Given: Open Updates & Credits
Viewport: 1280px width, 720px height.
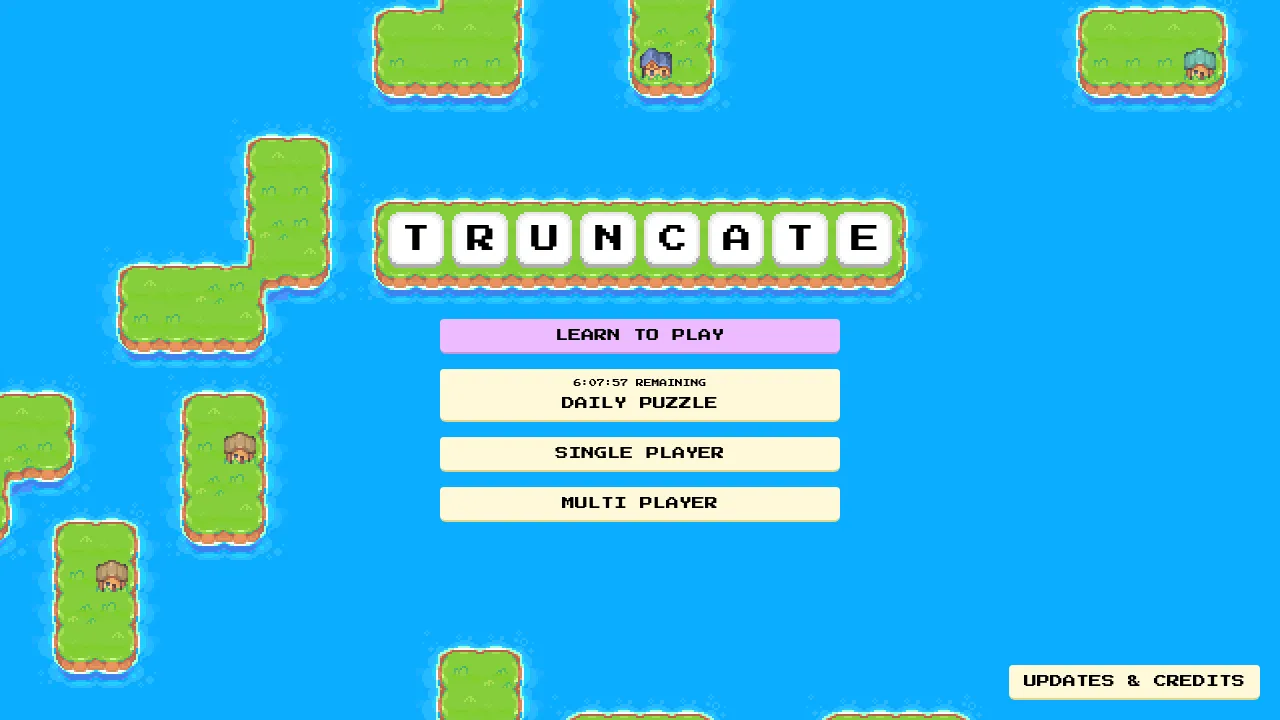Looking at the screenshot, I should (x=1134, y=681).
